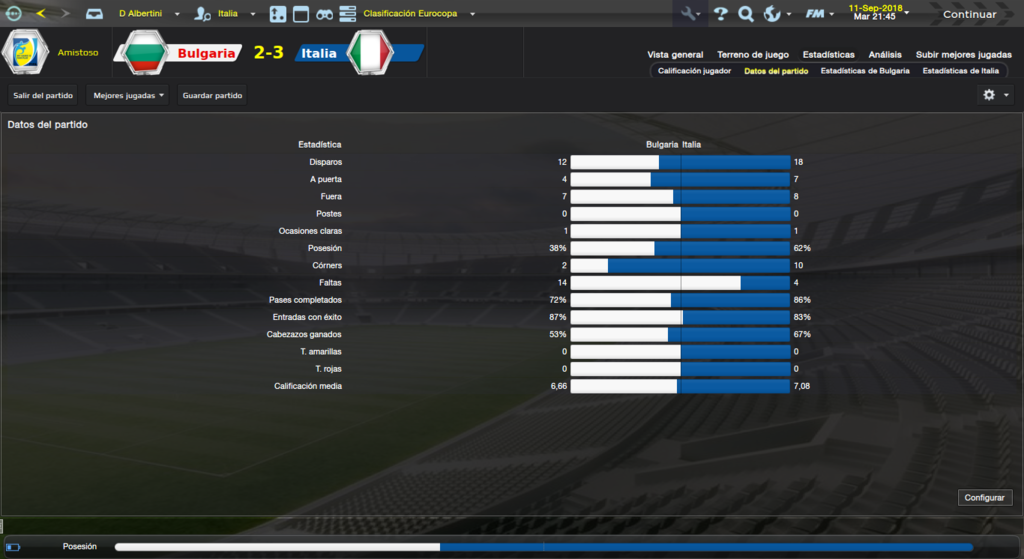The width and height of the screenshot is (1024, 559).
Task: Open the D Albertini manager menu
Action: tap(148, 14)
